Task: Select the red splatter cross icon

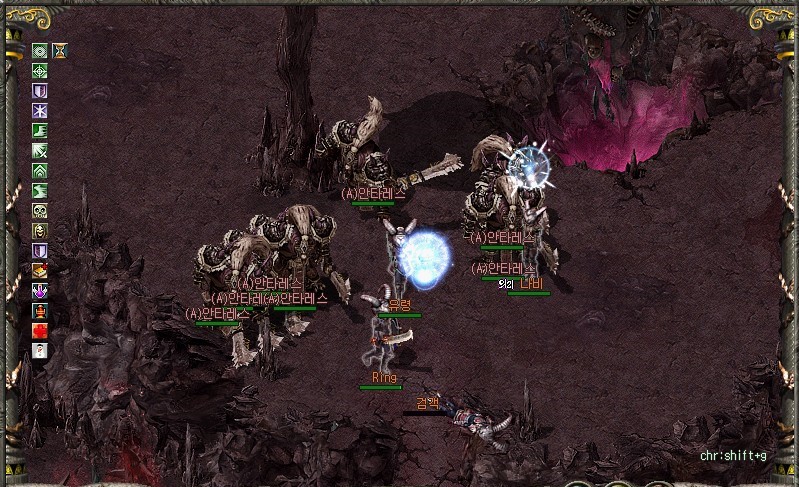Action: tap(40, 330)
